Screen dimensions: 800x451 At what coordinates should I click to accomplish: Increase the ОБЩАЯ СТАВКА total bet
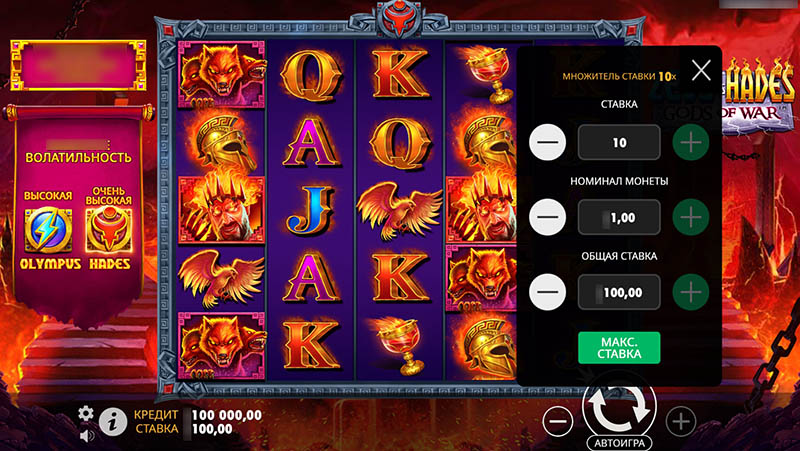[690, 292]
